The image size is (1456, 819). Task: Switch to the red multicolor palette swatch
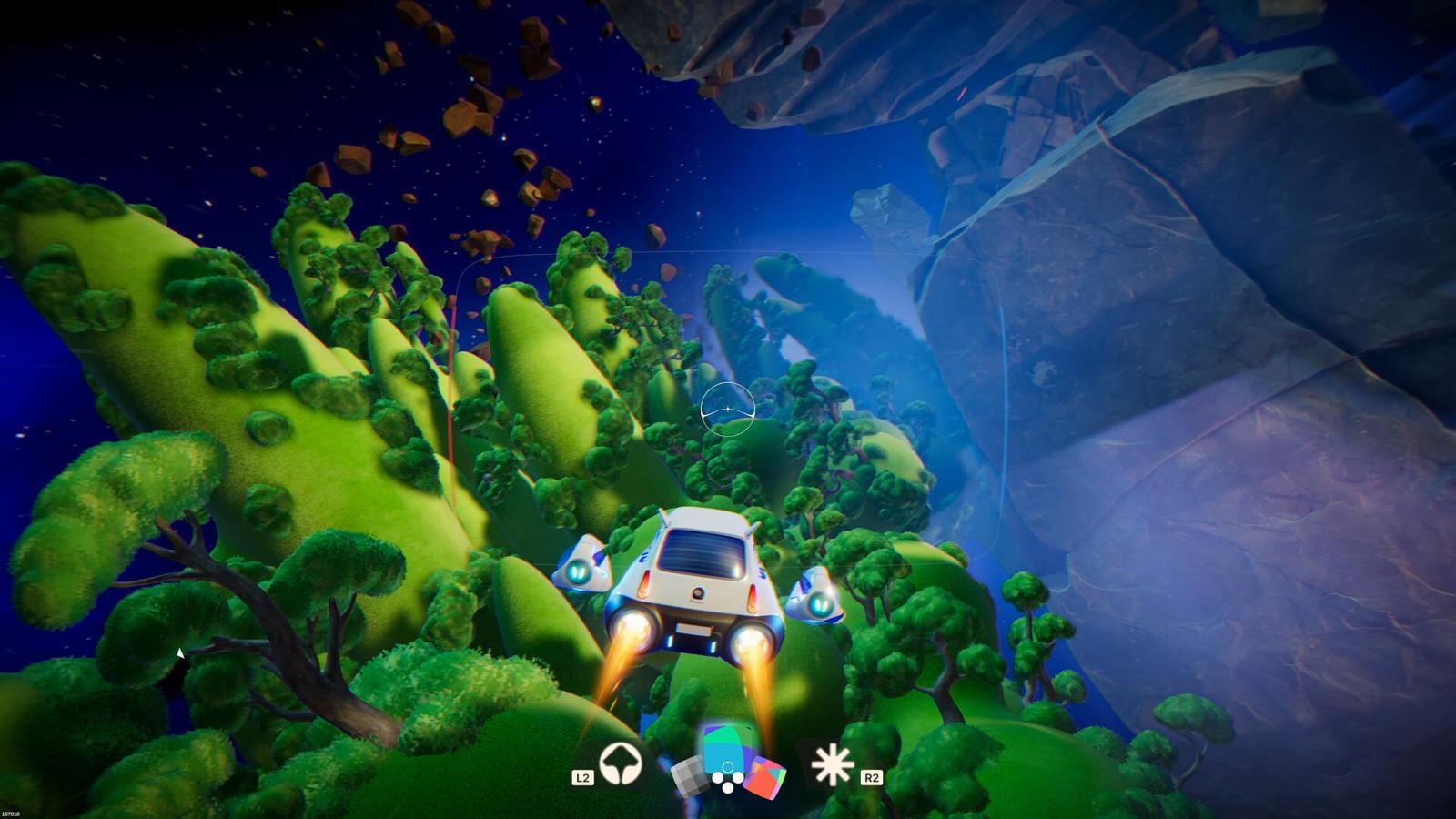coord(763,778)
